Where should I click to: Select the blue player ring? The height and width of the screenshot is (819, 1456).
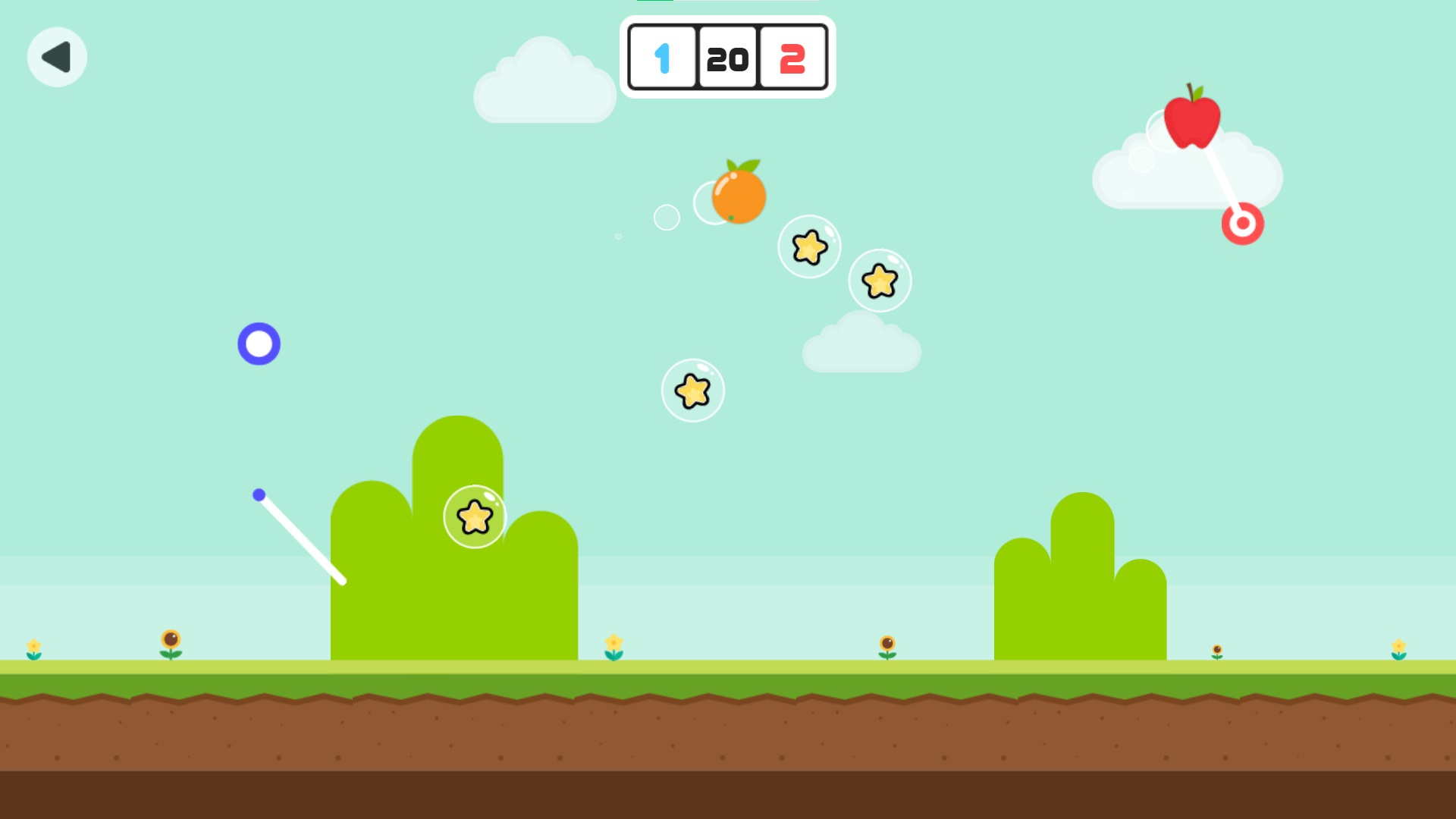[x=260, y=344]
